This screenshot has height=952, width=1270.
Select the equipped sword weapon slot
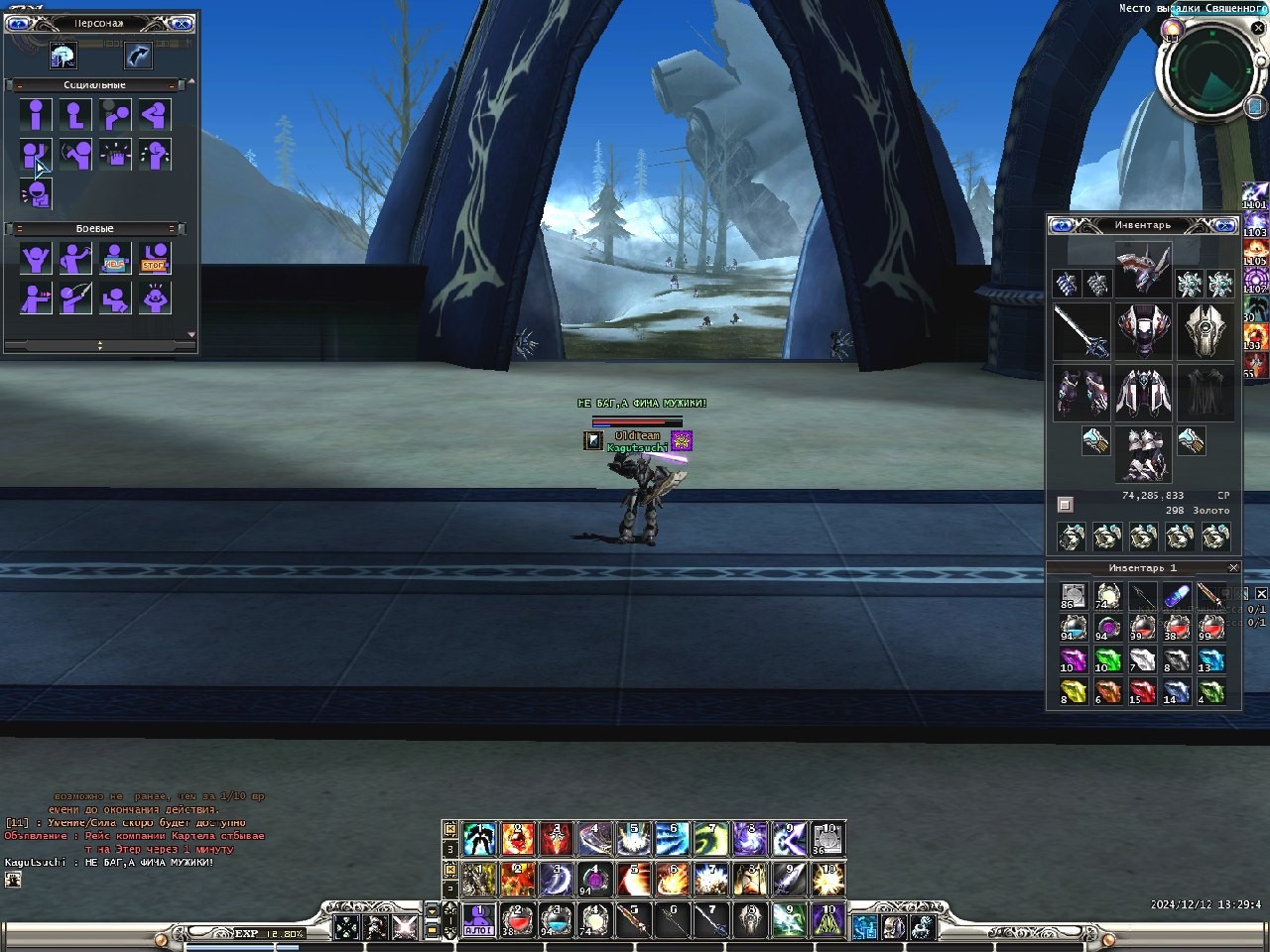click(1081, 330)
